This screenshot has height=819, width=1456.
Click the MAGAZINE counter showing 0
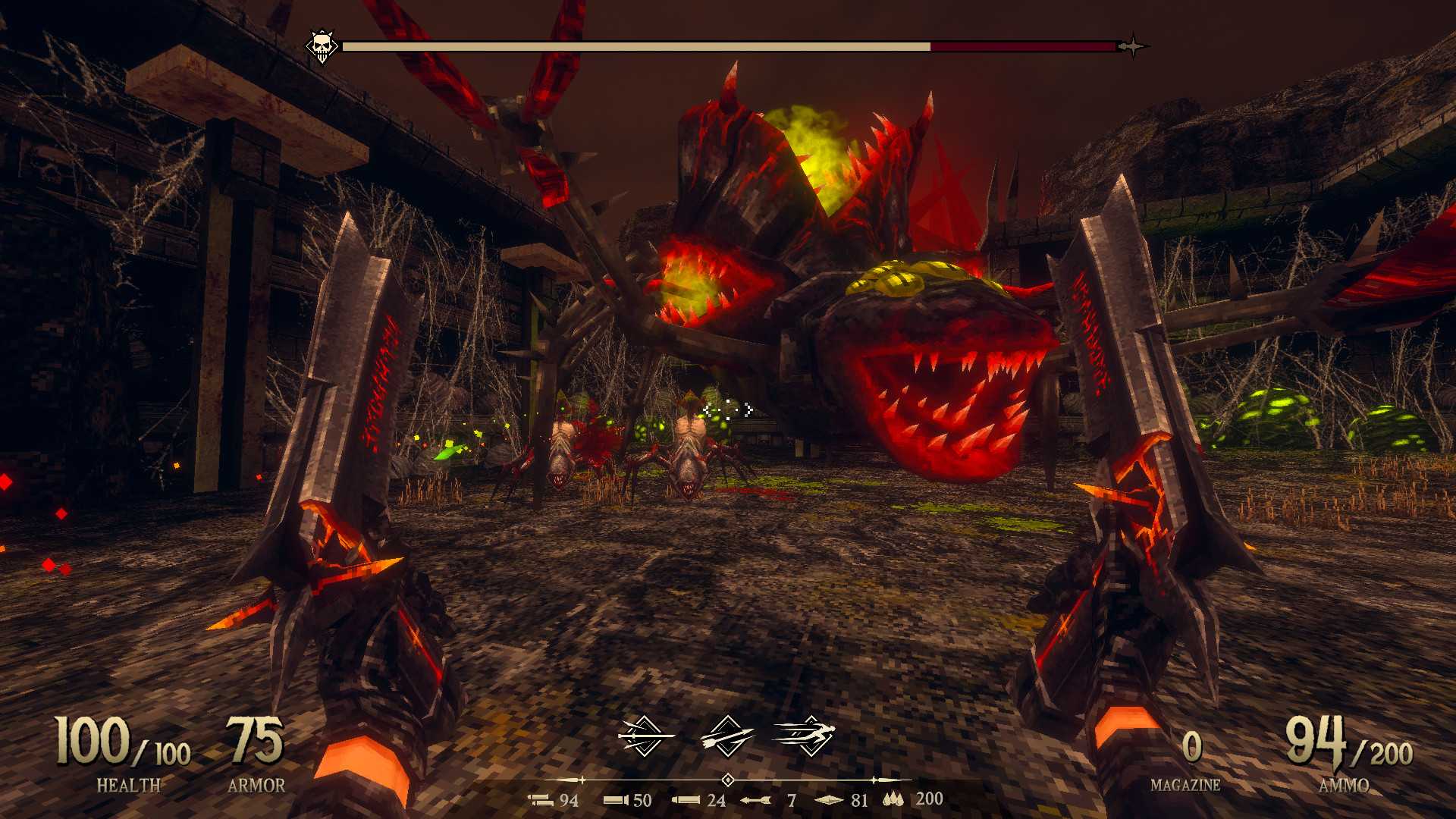[x=1192, y=747]
